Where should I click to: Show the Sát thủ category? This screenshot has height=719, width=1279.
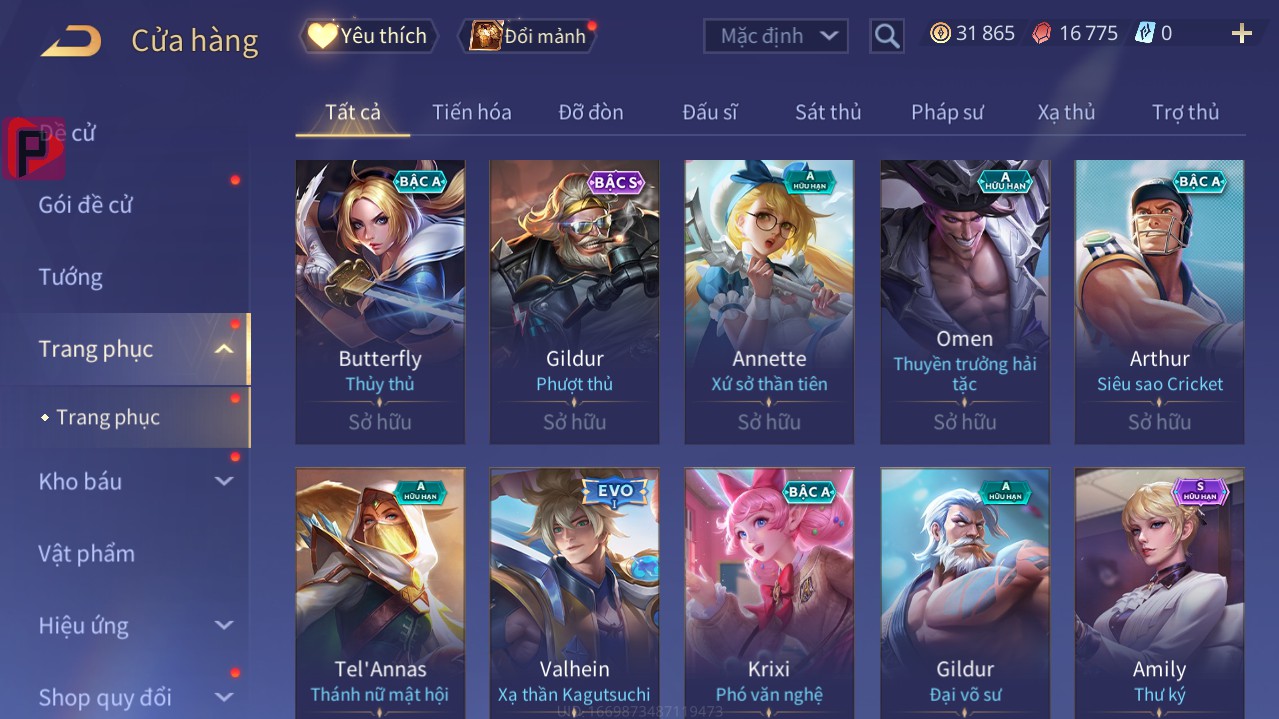tap(828, 112)
